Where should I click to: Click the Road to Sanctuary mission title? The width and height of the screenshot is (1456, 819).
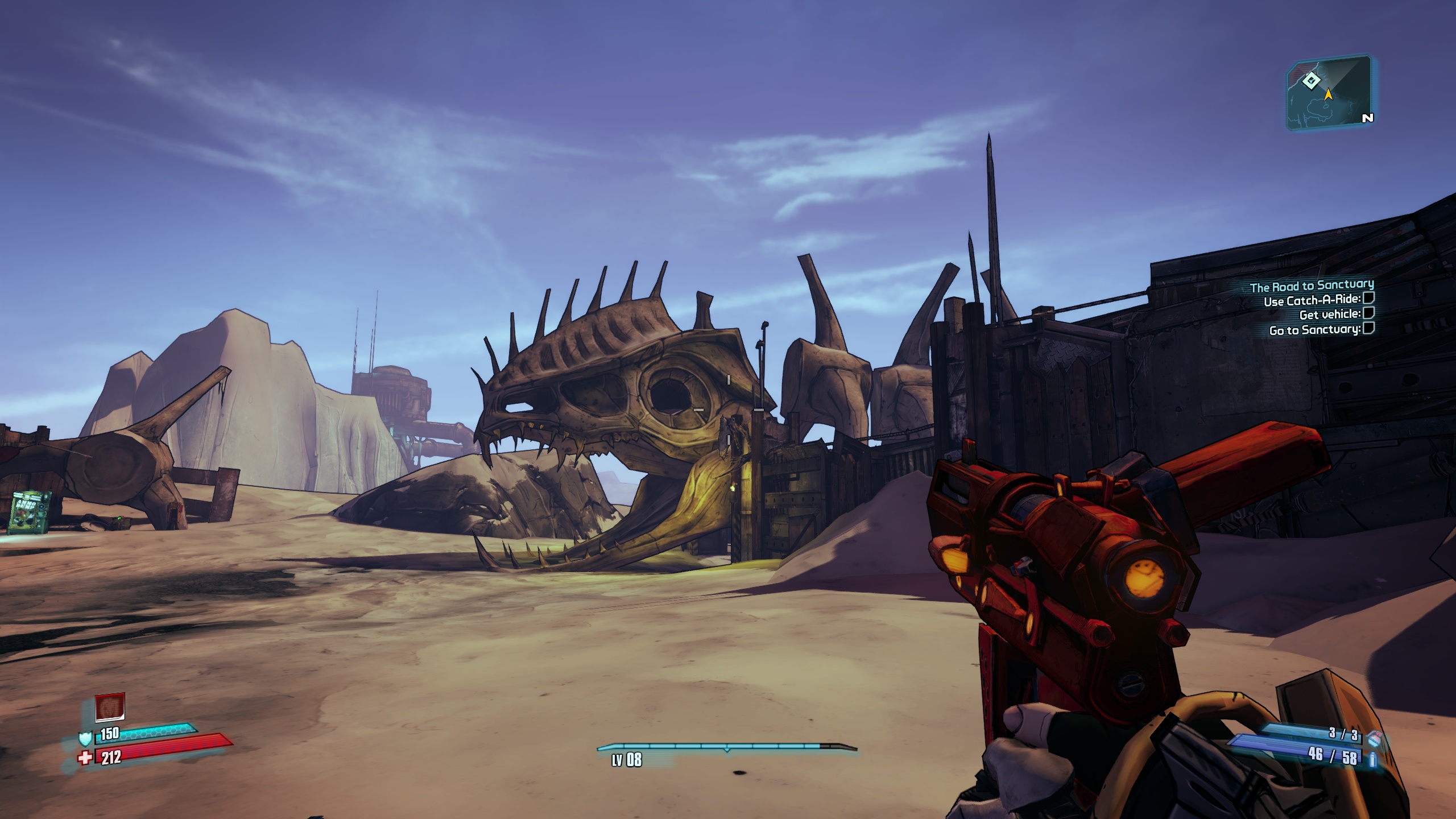pos(1312,286)
